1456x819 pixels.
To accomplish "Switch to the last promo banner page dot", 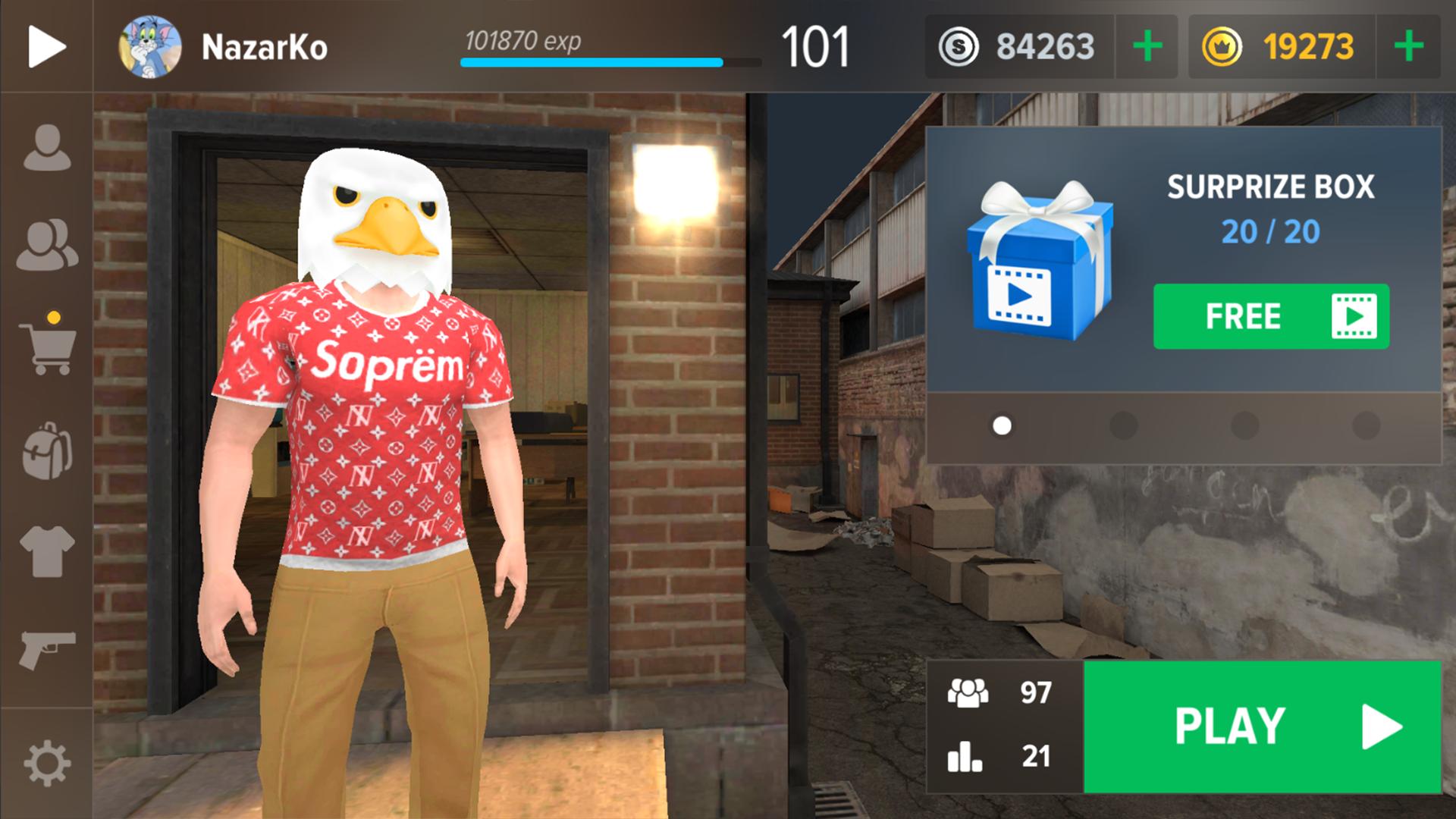I will [x=1366, y=425].
